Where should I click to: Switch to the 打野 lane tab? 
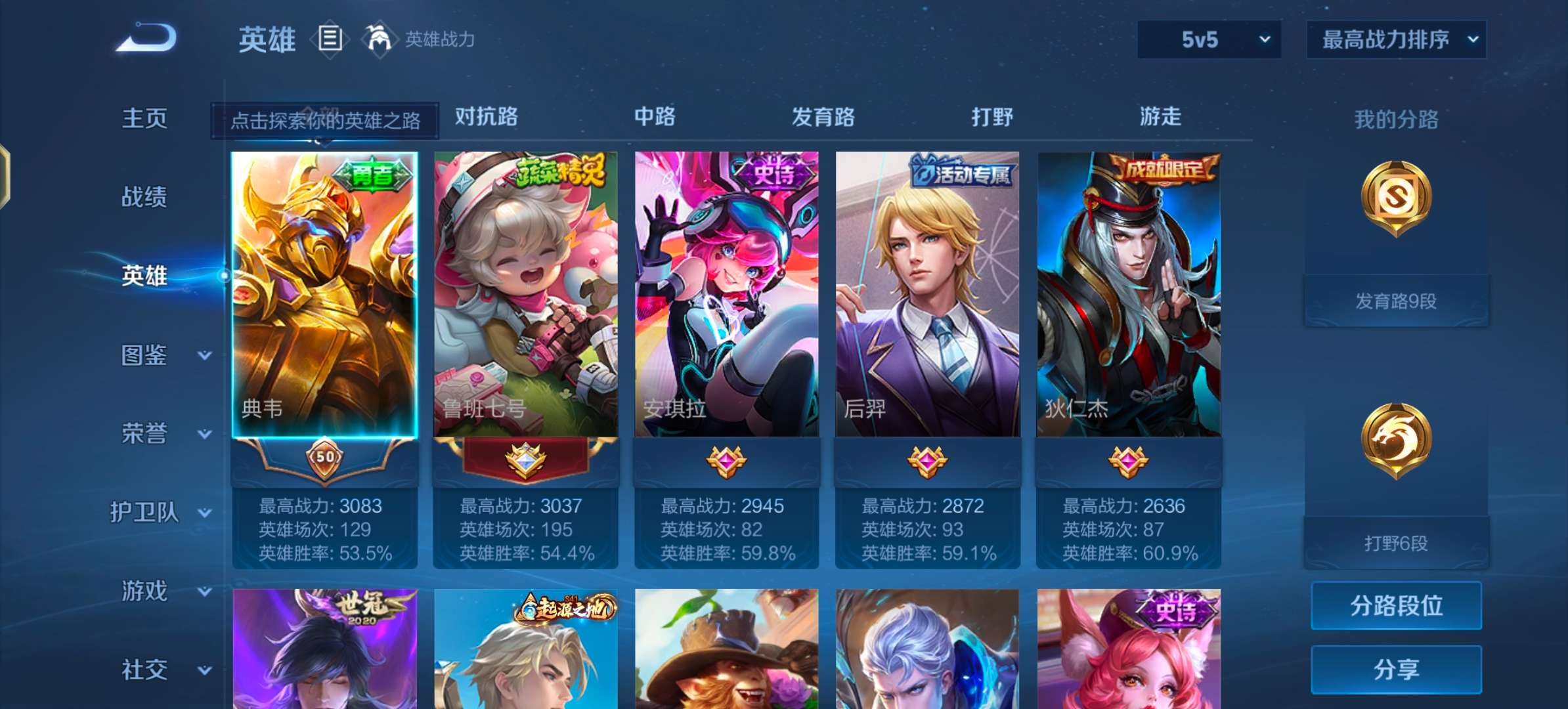991,118
